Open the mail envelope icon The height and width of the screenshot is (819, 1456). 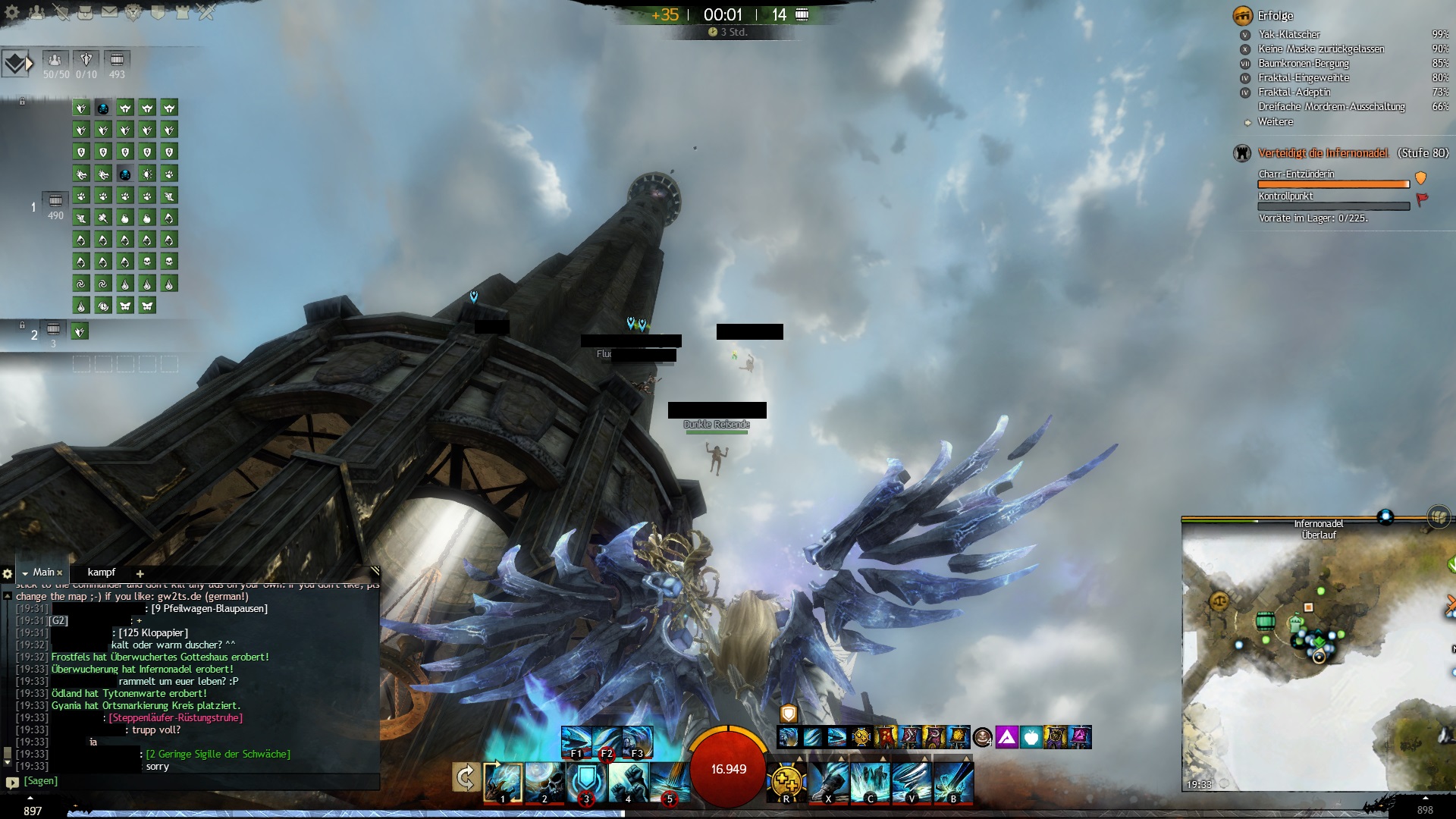109,12
